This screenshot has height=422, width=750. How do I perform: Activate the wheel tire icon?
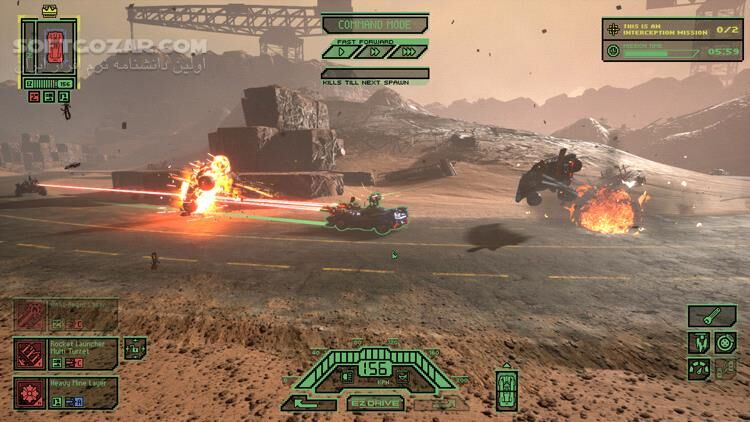[x=724, y=343]
